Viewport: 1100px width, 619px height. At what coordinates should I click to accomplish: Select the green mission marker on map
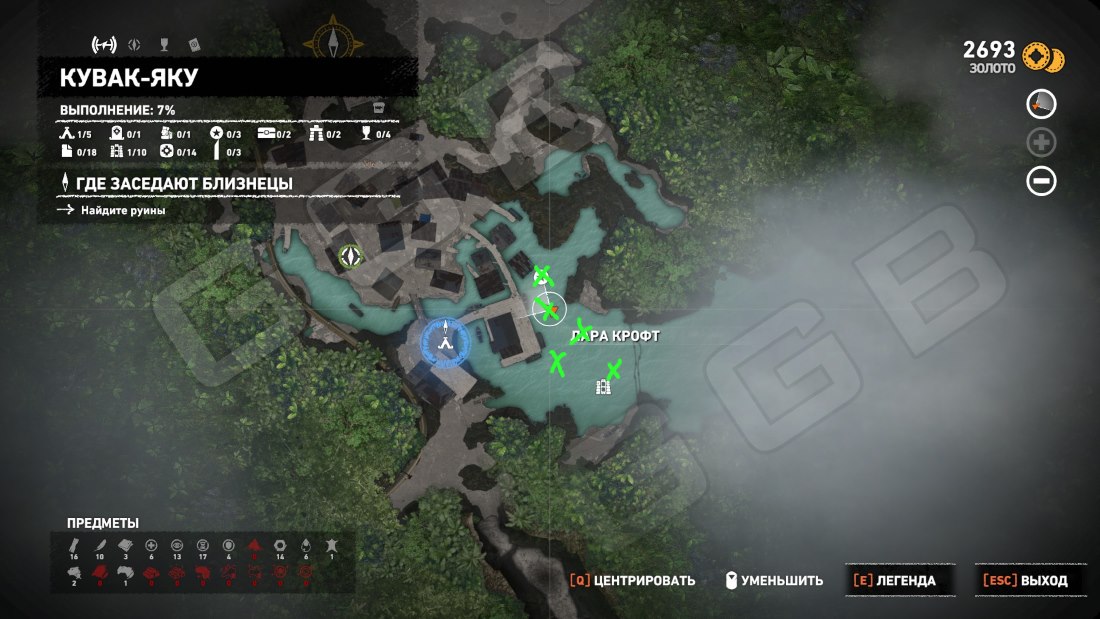click(350, 257)
